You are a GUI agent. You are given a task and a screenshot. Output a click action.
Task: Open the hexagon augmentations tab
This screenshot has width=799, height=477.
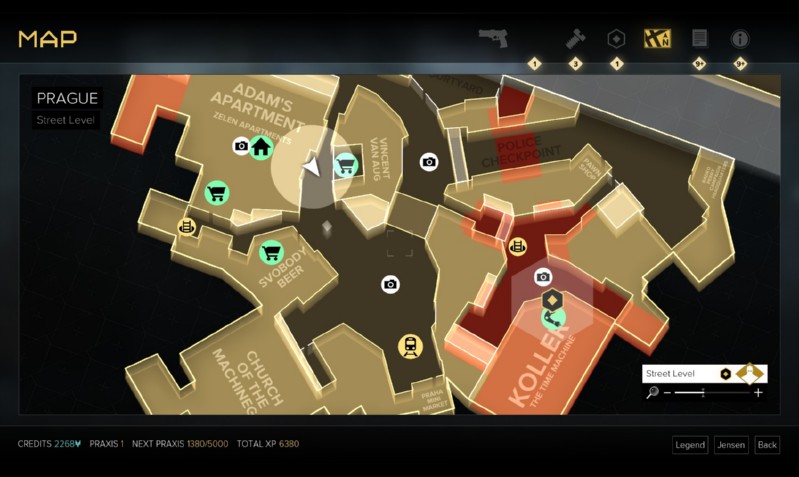pyautogui.click(x=617, y=38)
